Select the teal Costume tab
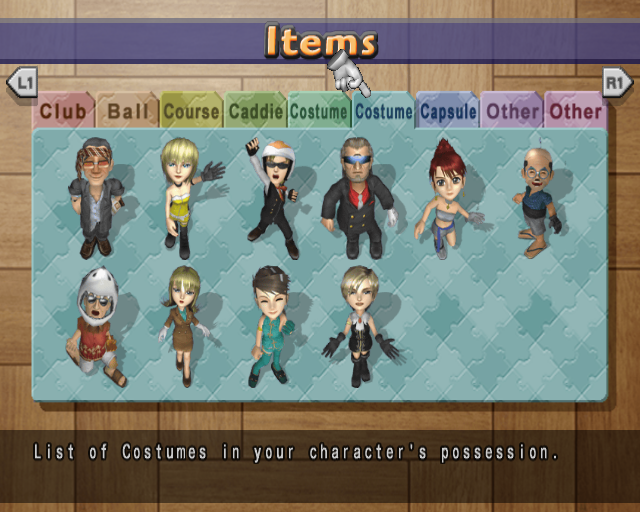This screenshot has width=640, height=512. point(383,111)
